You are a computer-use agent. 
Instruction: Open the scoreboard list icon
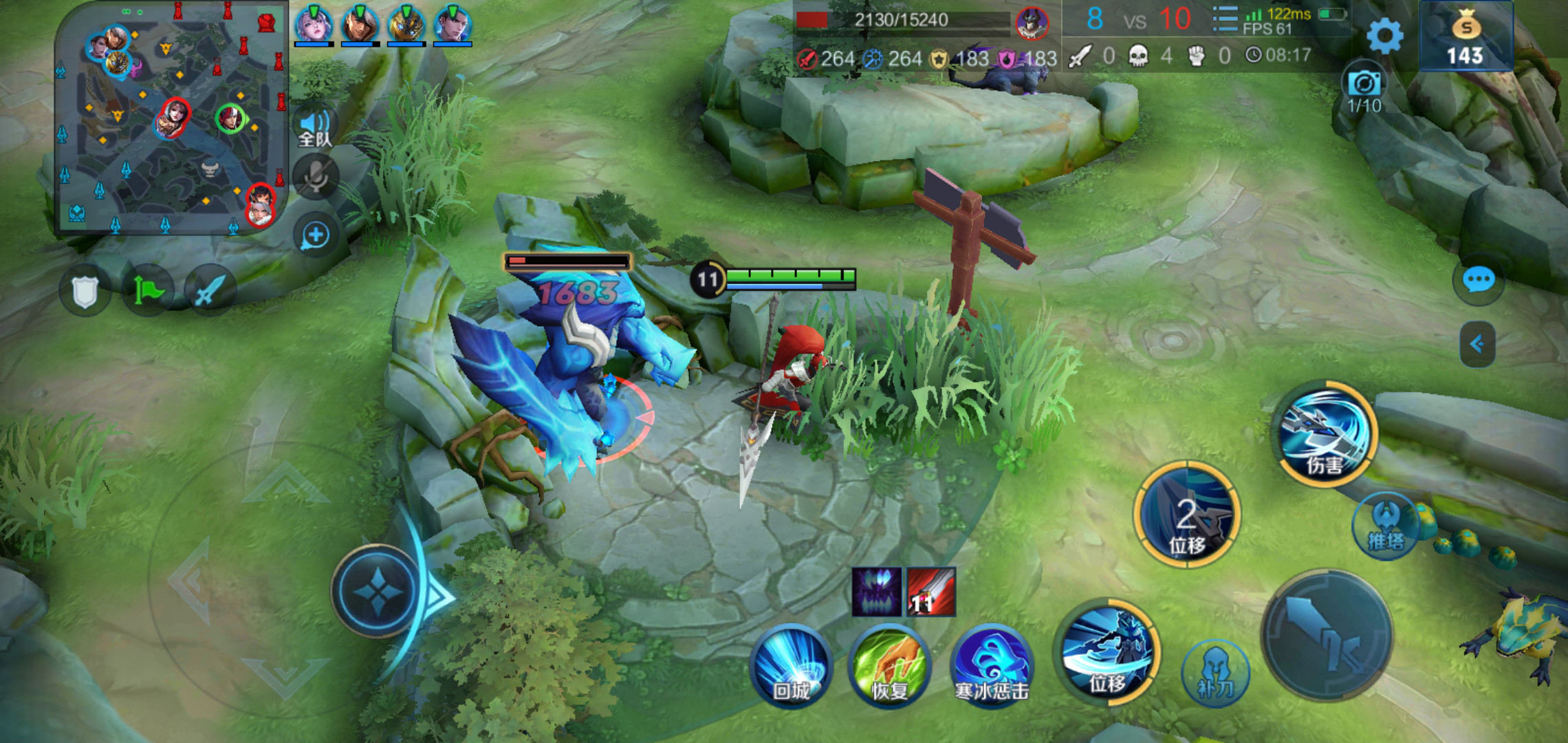1224,19
